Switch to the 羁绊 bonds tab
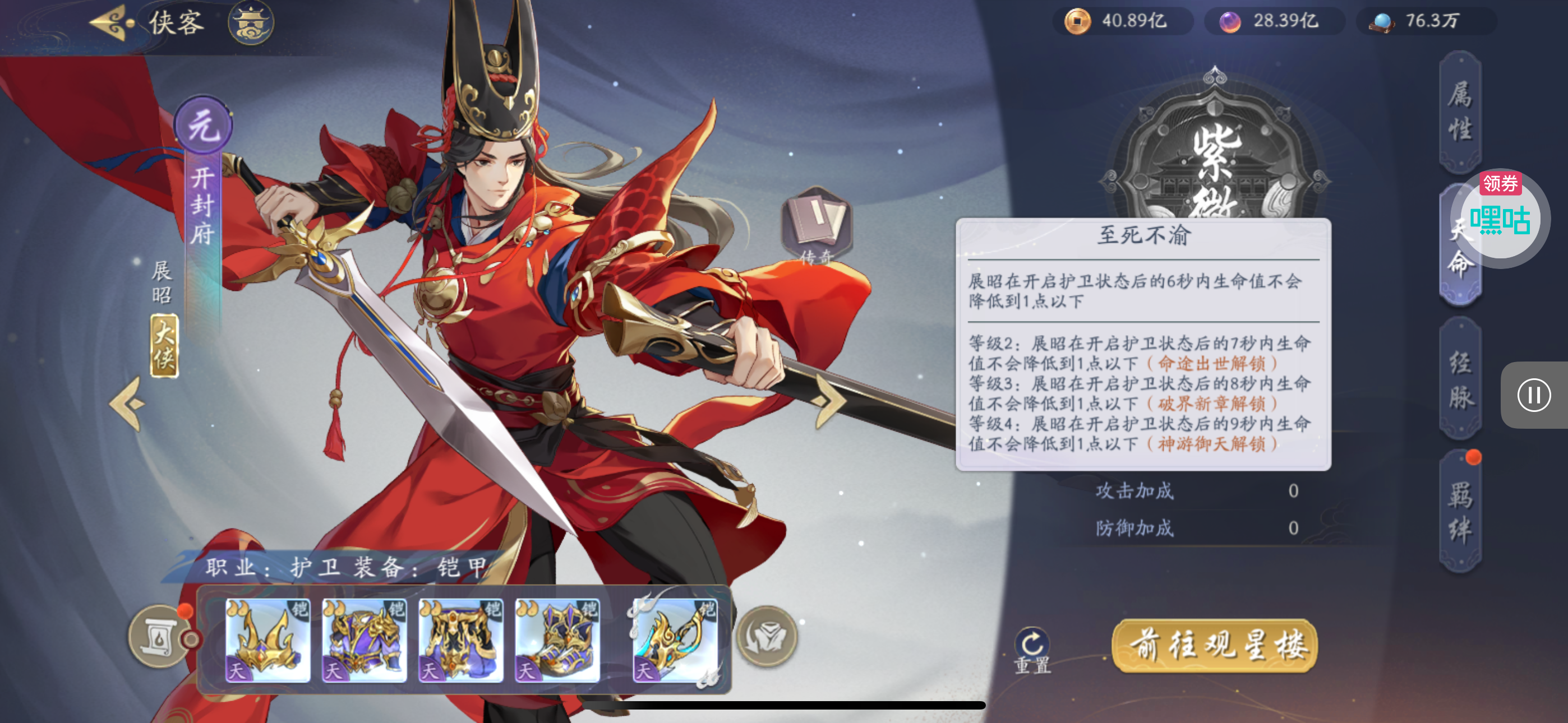Viewport: 1568px width, 723px height. [x=1459, y=512]
